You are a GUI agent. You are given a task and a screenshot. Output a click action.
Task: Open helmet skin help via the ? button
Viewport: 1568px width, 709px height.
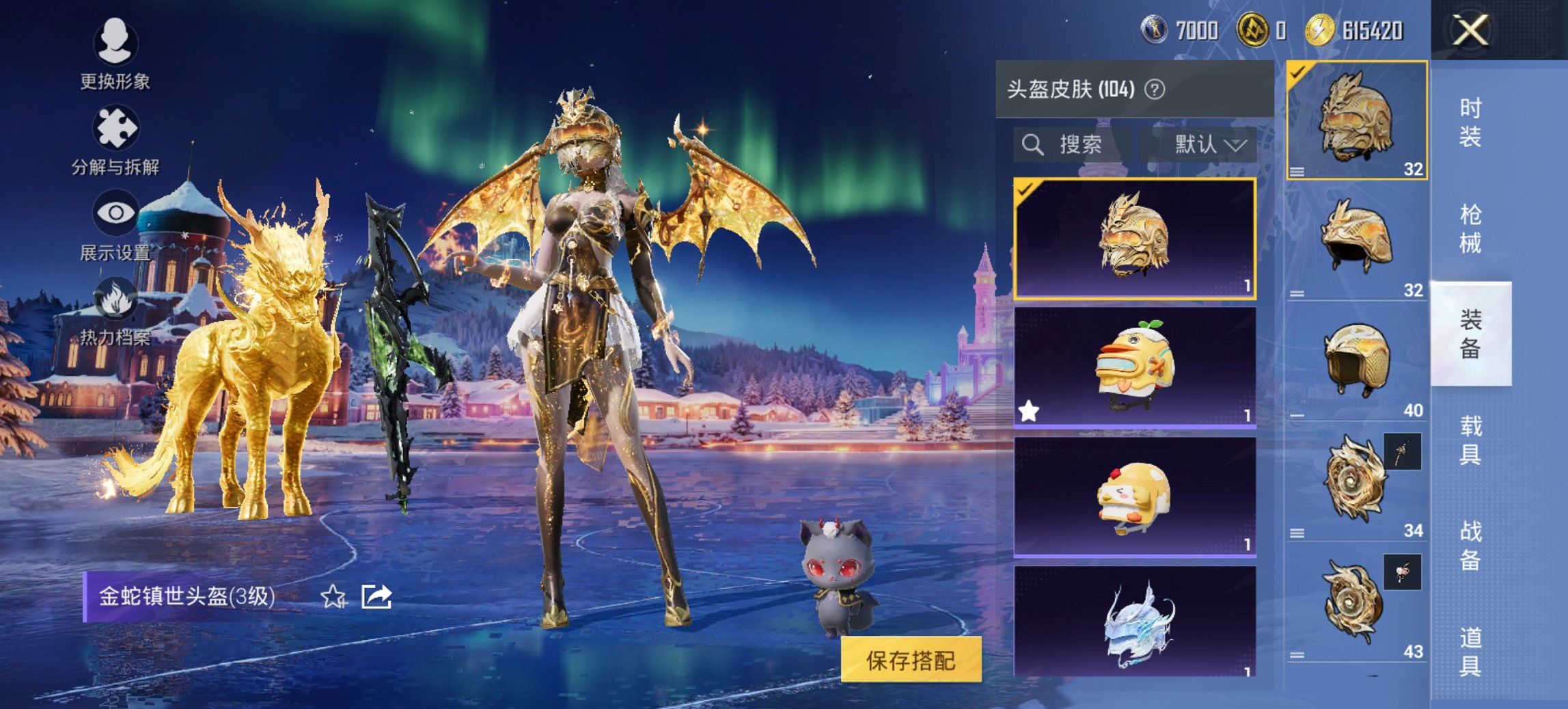pyautogui.click(x=1154, y=89)
